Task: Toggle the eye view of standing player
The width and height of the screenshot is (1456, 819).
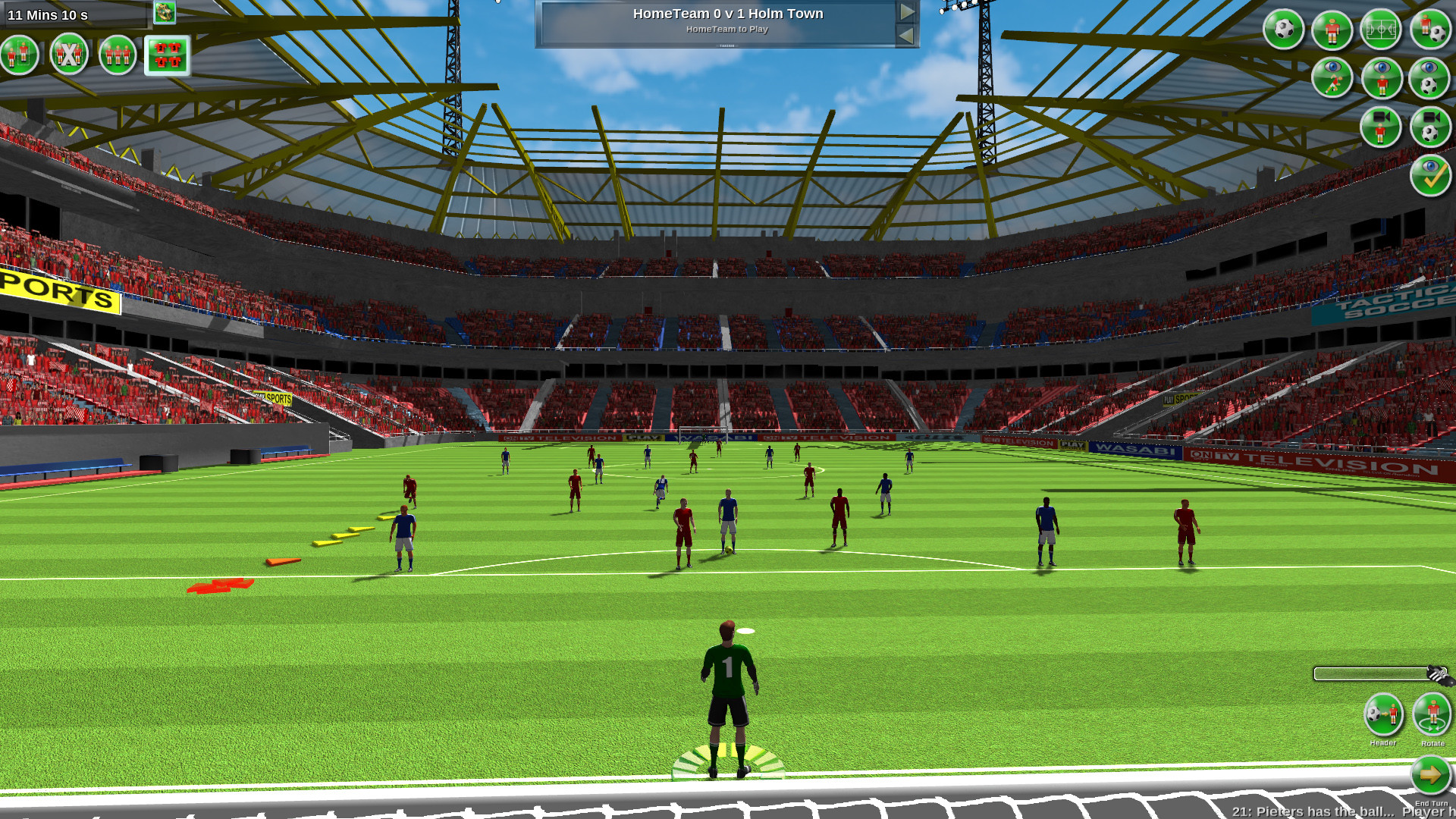Action: coord(1382,79)
